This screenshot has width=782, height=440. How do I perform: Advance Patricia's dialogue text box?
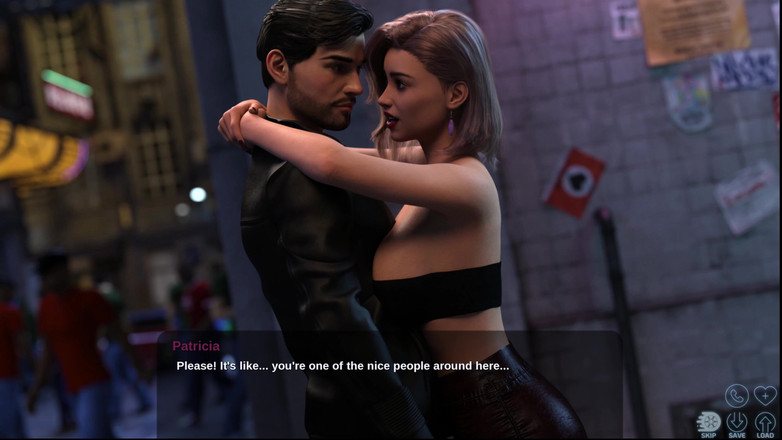[x=390, y=384]
